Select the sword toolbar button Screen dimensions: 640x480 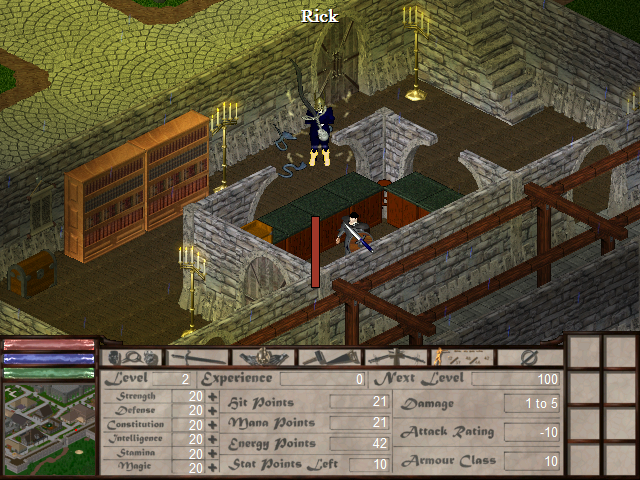tap(199, 357)
